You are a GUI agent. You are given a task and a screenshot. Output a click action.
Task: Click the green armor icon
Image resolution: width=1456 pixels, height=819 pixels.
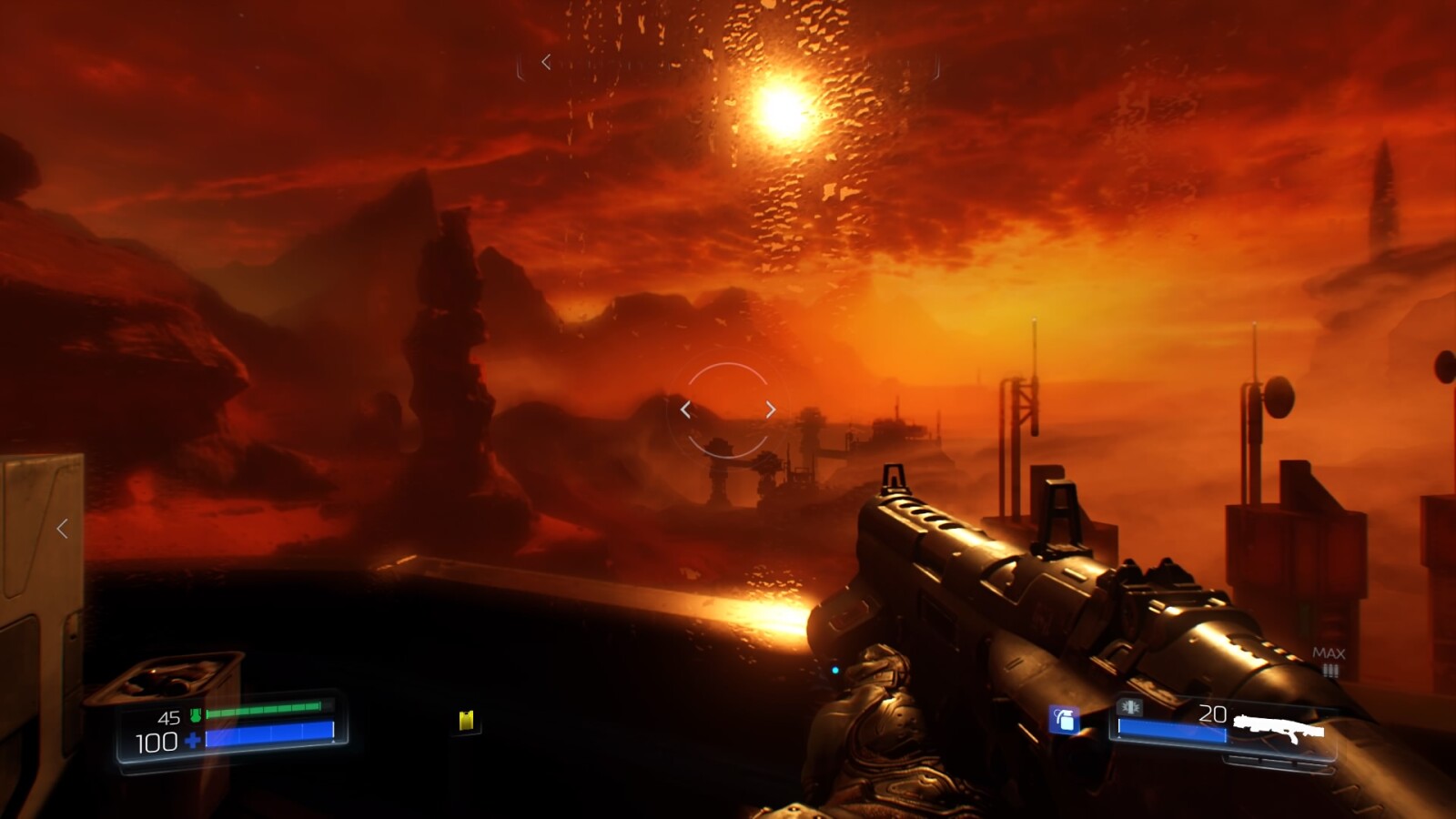tap(195, 716)
